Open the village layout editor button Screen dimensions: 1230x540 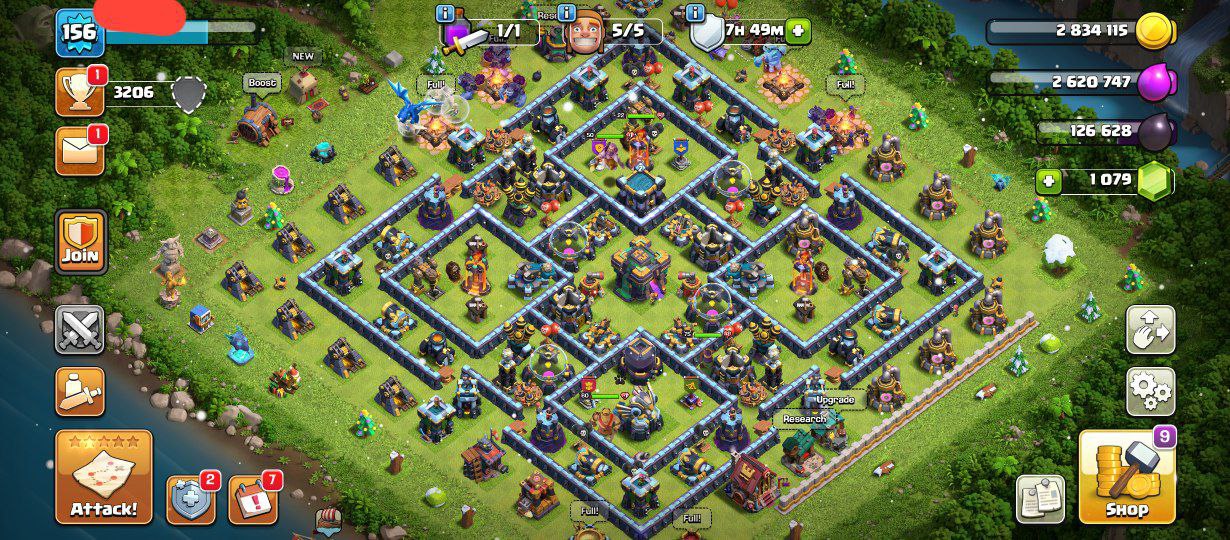coord(1150,330)
